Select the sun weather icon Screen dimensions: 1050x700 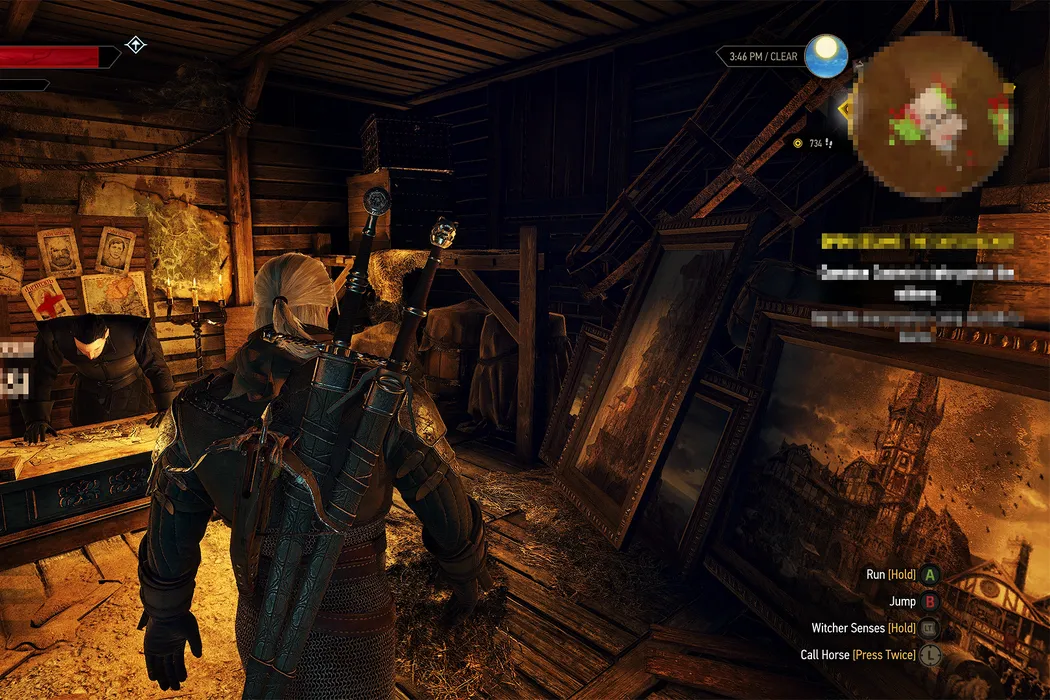coord(826,56)
